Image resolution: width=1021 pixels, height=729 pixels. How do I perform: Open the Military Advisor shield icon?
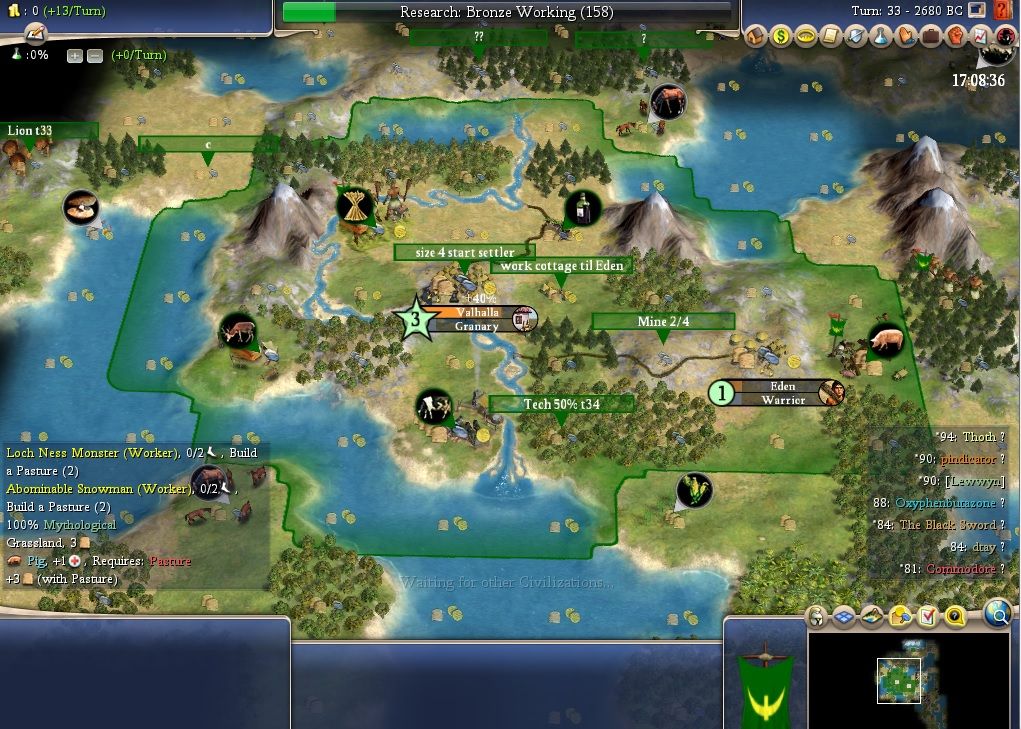tap(856, 37)
